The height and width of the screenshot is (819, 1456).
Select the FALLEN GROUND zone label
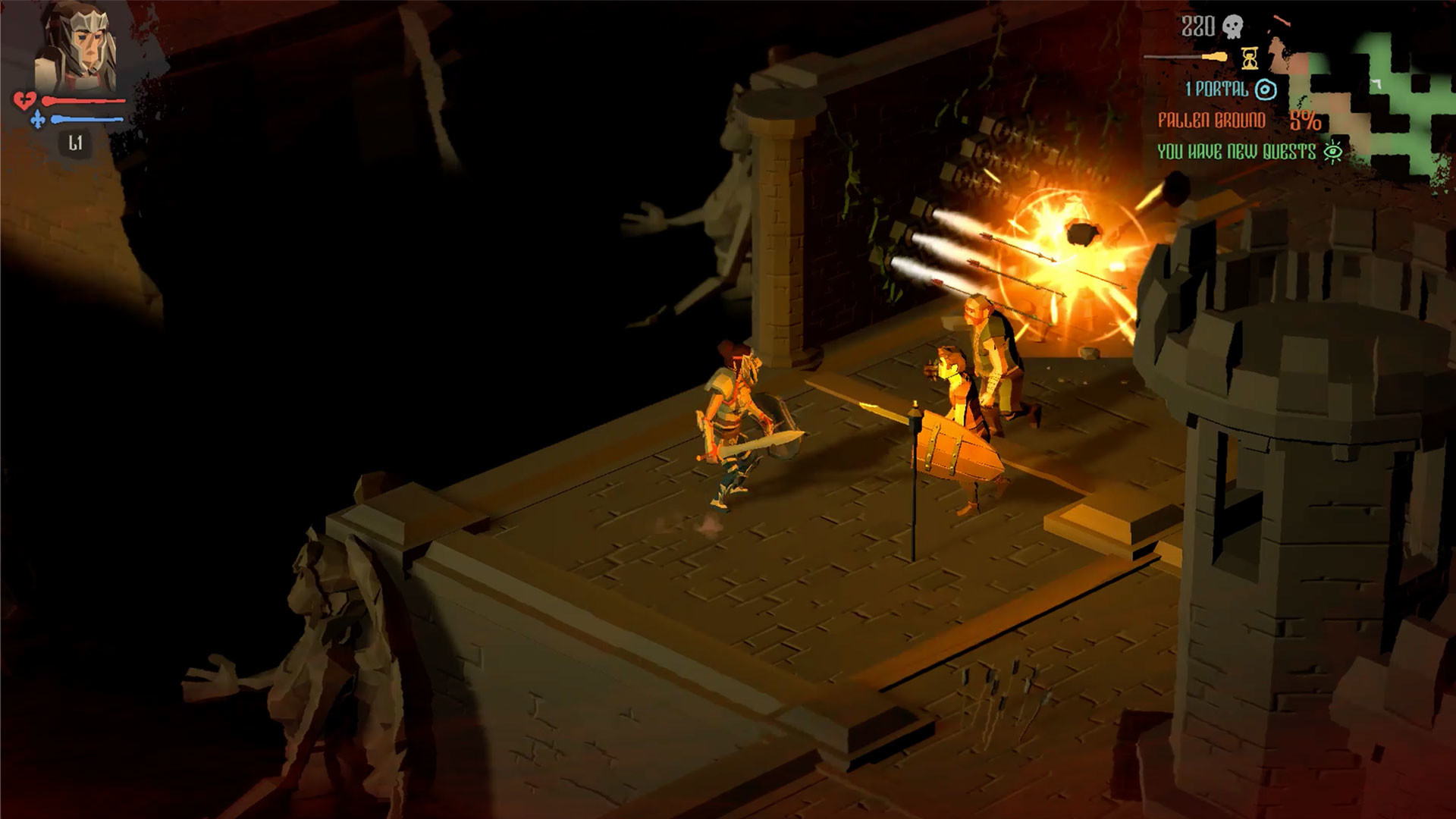coord(1212,121)
